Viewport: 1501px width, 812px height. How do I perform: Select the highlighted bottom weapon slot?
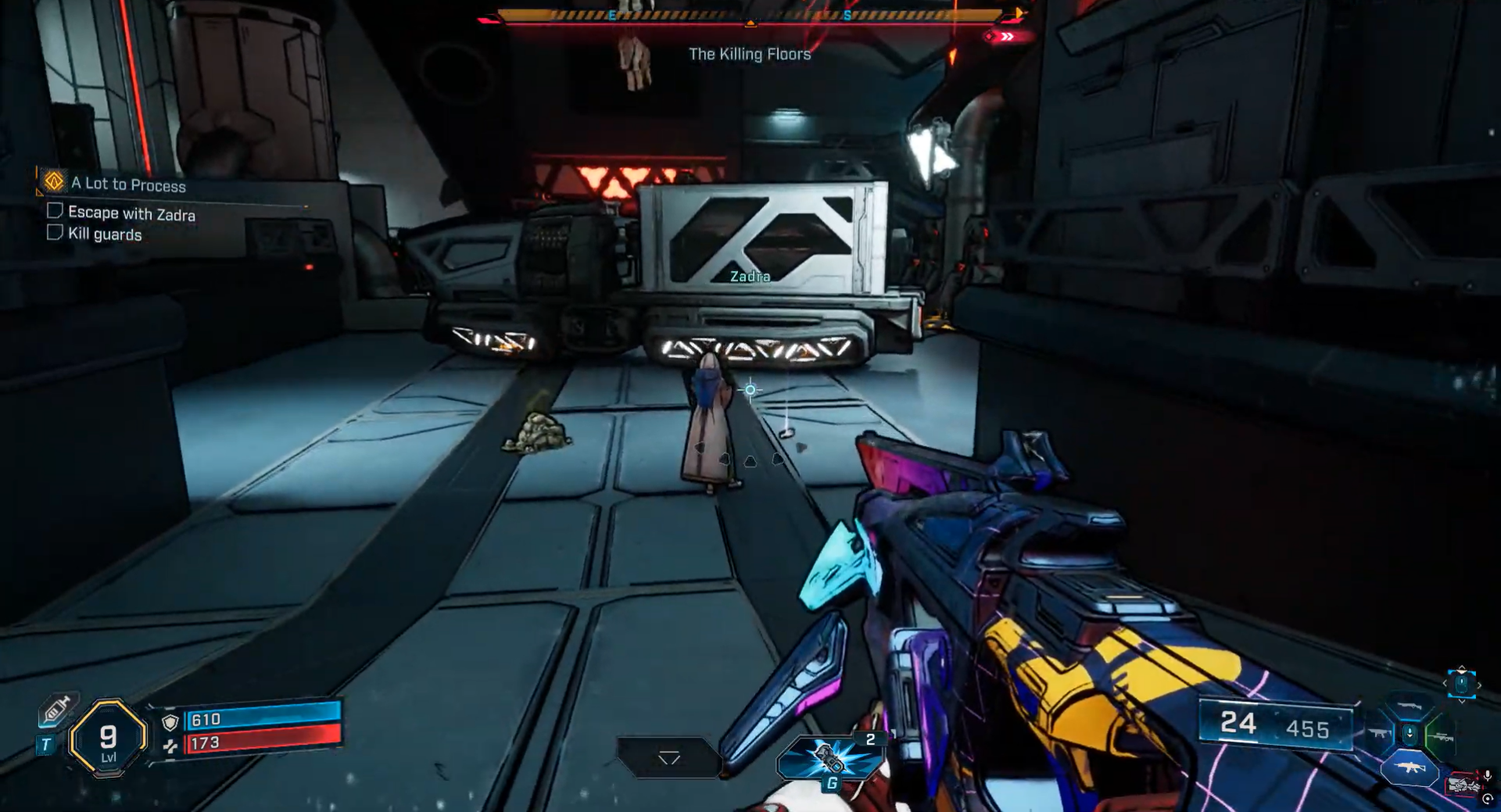tap(1410, 767)
